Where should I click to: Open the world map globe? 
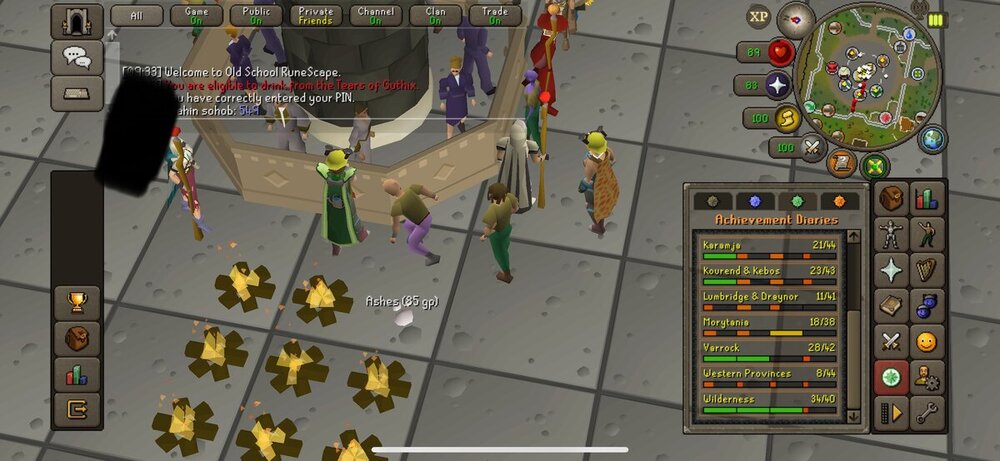click(x=931, y=138)
